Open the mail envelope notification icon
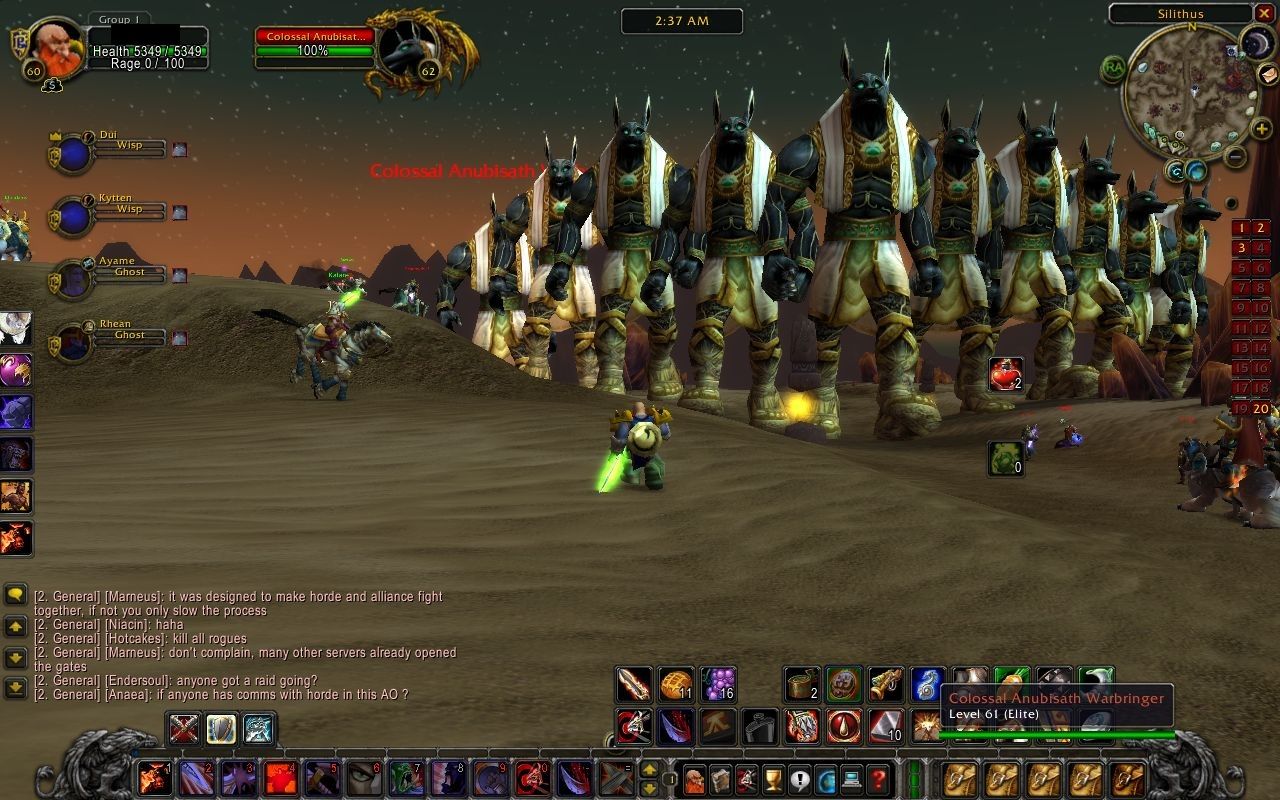1280x800 pixels. (1268, 74)
